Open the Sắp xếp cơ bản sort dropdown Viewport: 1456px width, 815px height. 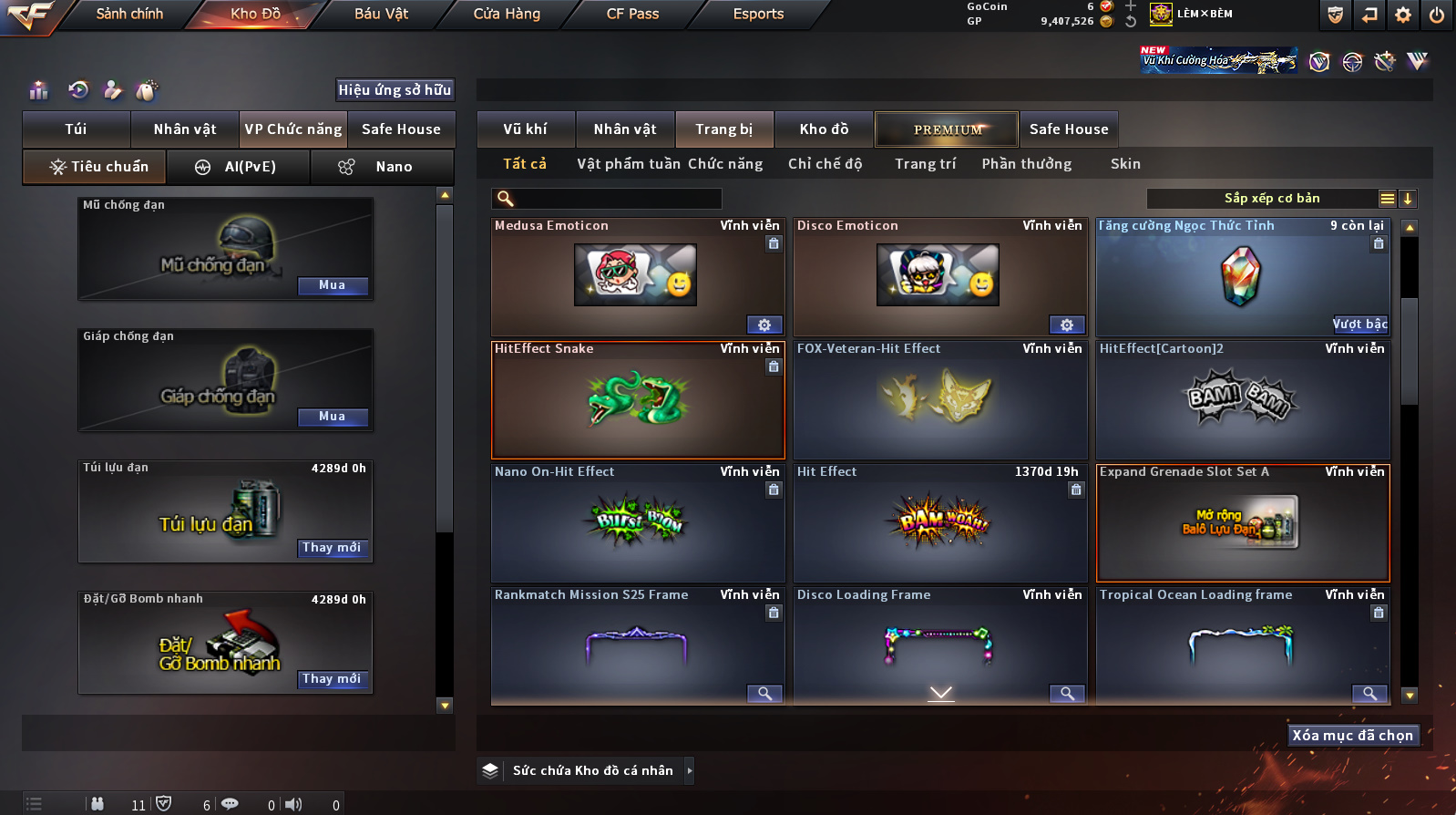1272,199
